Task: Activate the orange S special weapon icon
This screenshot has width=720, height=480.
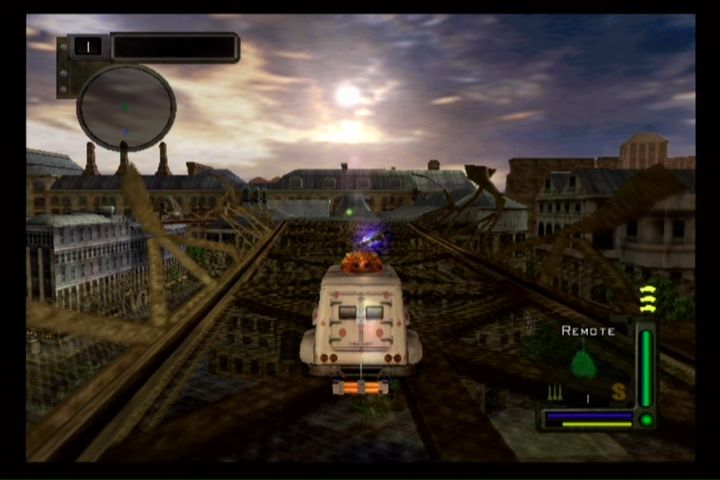Action: pos(618,392)
